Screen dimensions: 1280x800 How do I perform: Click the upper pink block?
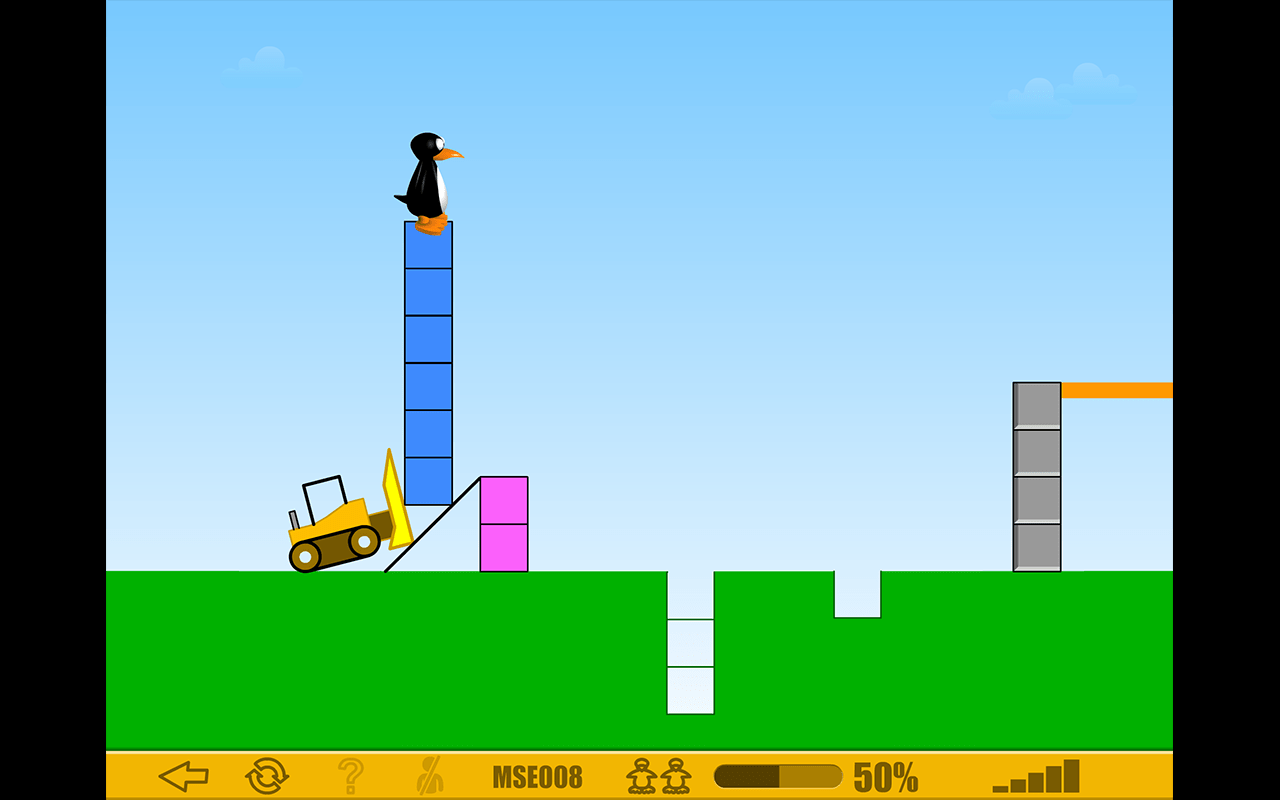(504, 500)
